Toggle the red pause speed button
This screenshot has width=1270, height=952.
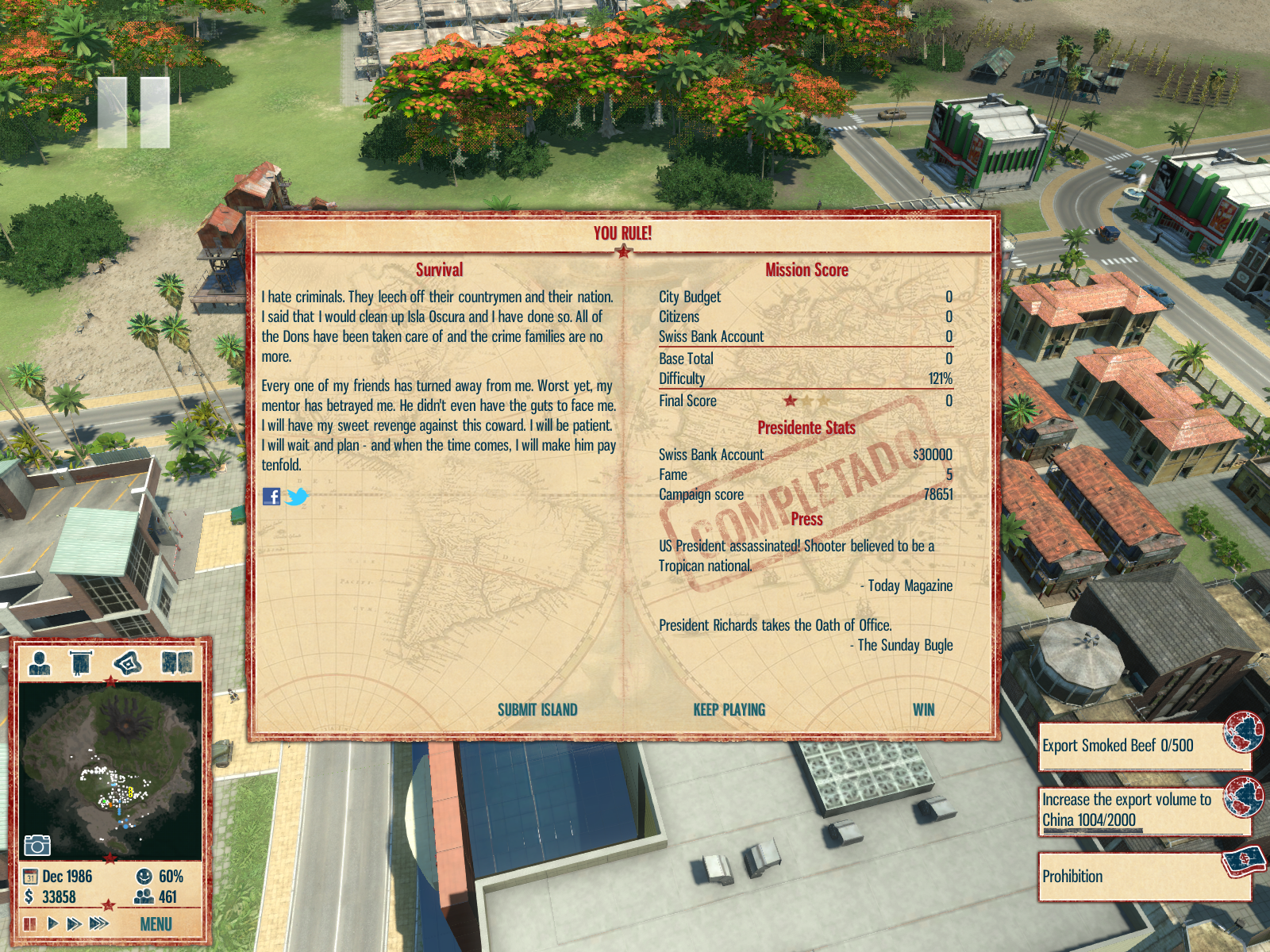[x=30, y=923]
